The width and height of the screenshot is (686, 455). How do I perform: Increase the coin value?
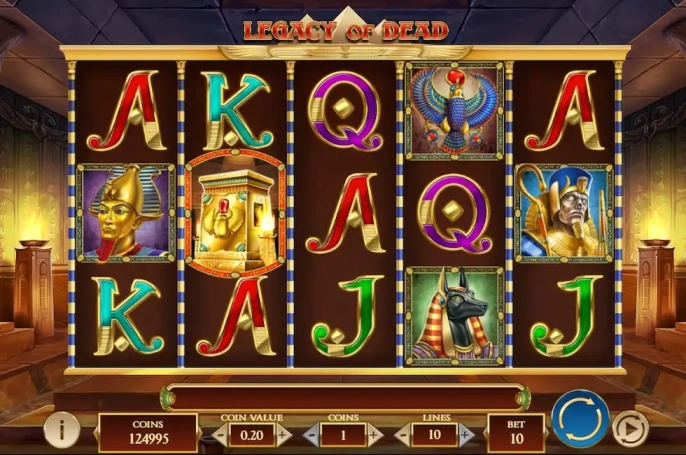(283, 435)
